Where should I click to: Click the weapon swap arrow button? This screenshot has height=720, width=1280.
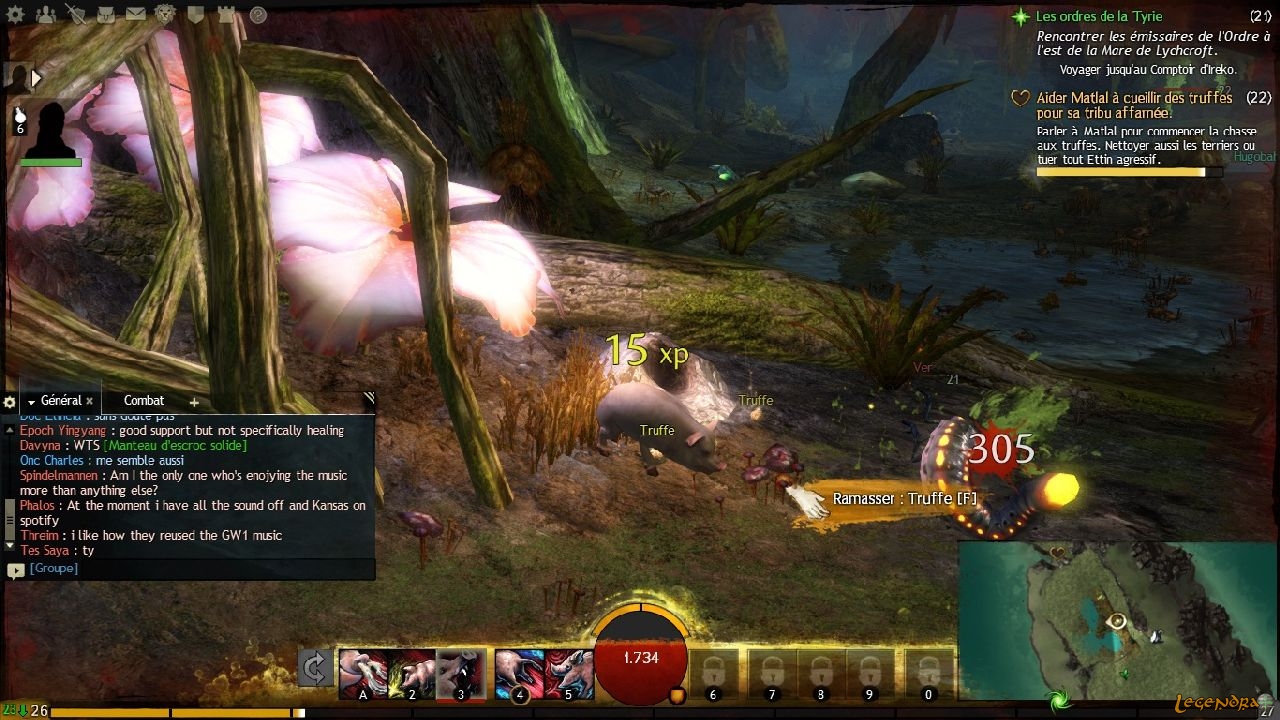316,668
